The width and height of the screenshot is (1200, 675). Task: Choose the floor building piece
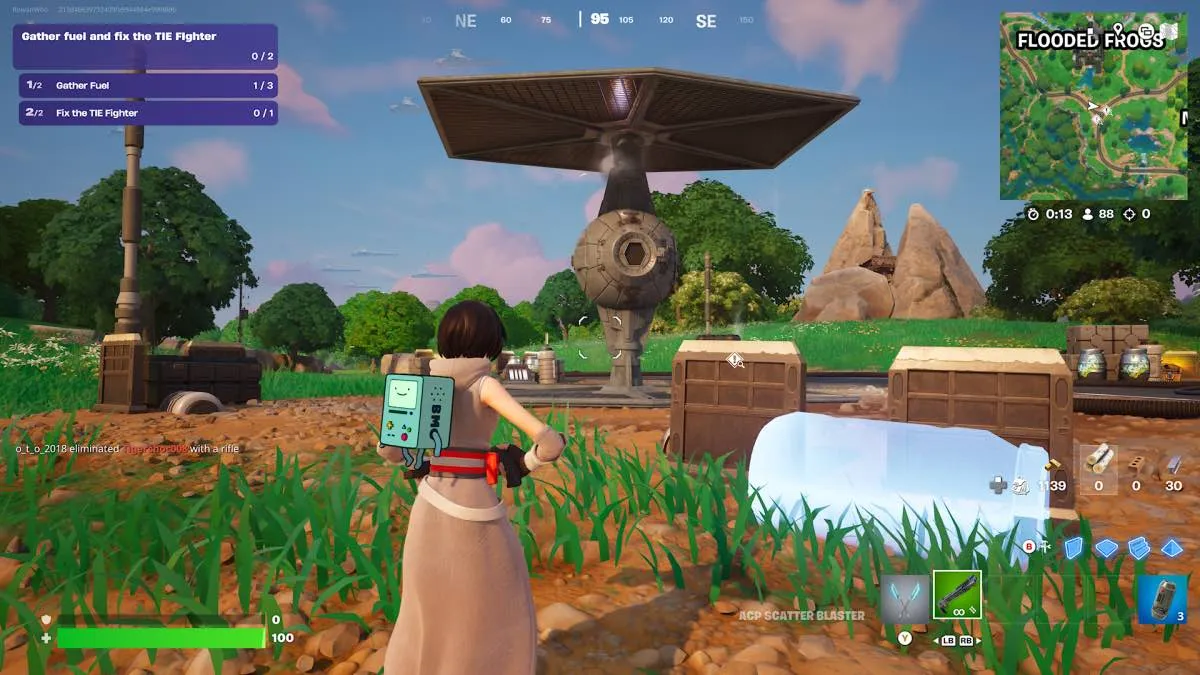1106,548
